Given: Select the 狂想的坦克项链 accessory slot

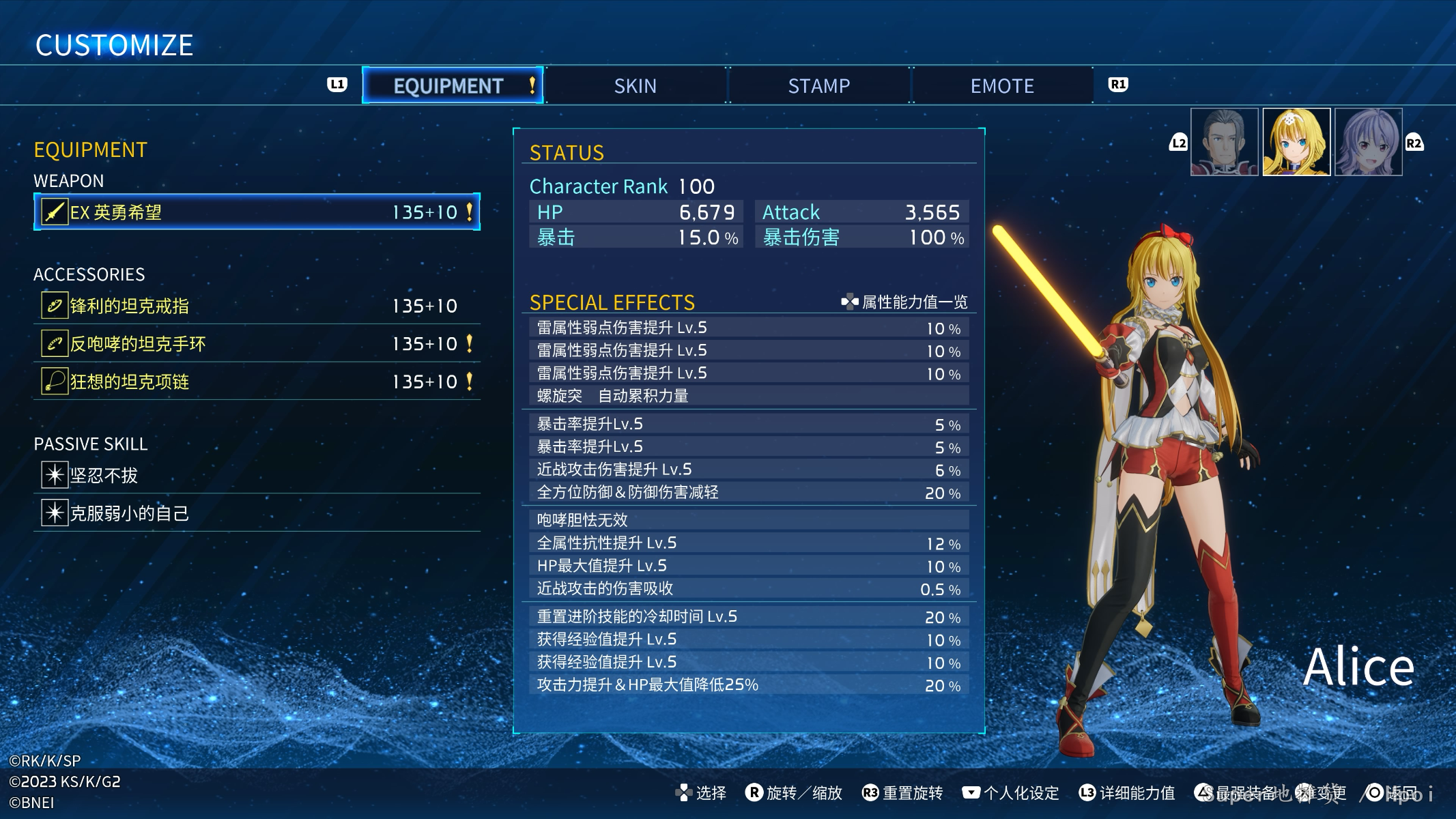Looking at the screenshot, I should click(x=257, y=382).
